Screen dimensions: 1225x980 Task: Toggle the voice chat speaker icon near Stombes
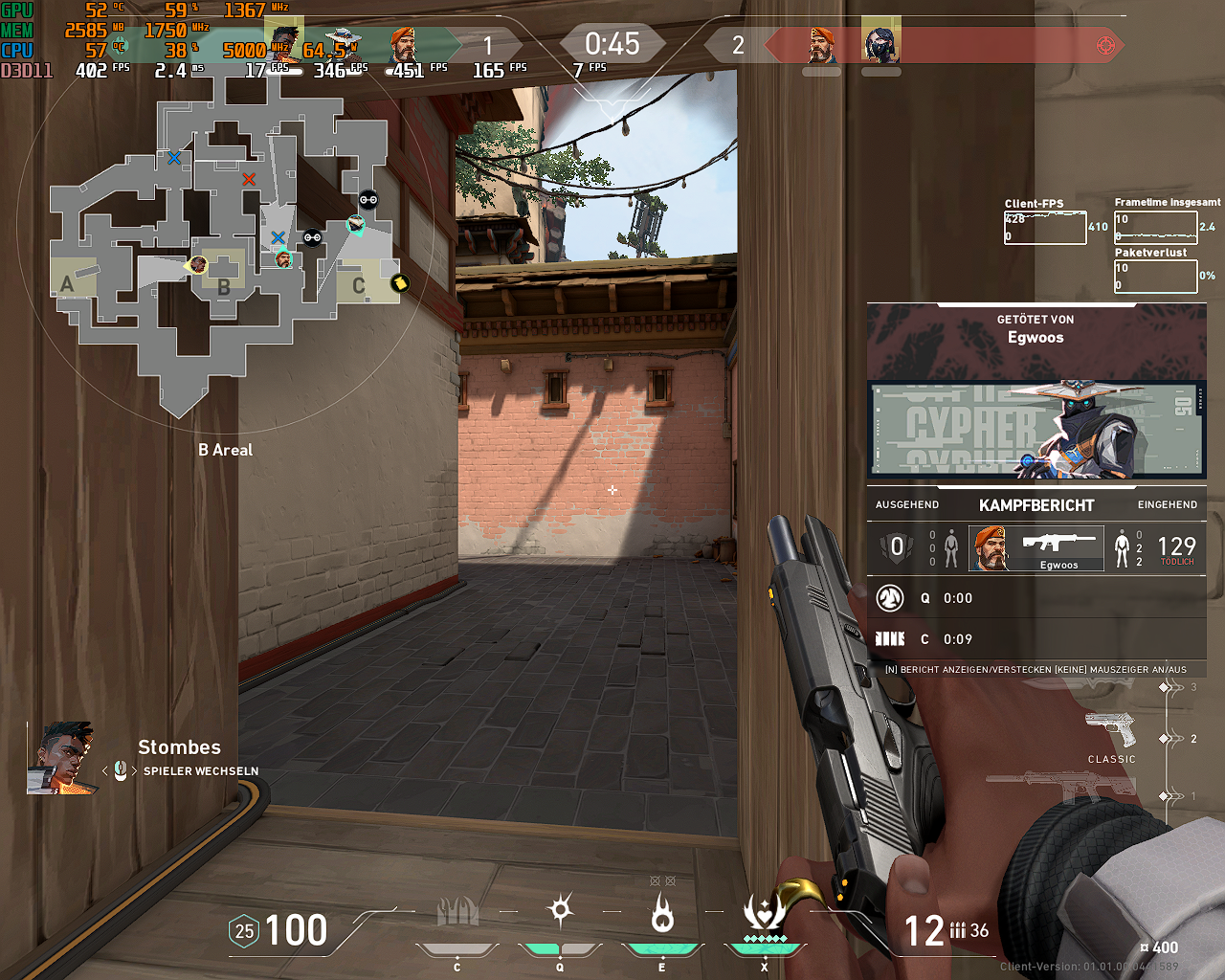pos(119,770)
